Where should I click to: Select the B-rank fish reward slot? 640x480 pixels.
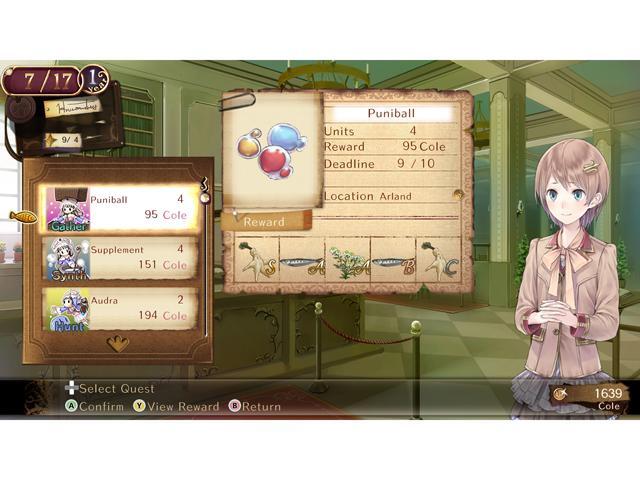click(393, 263)
